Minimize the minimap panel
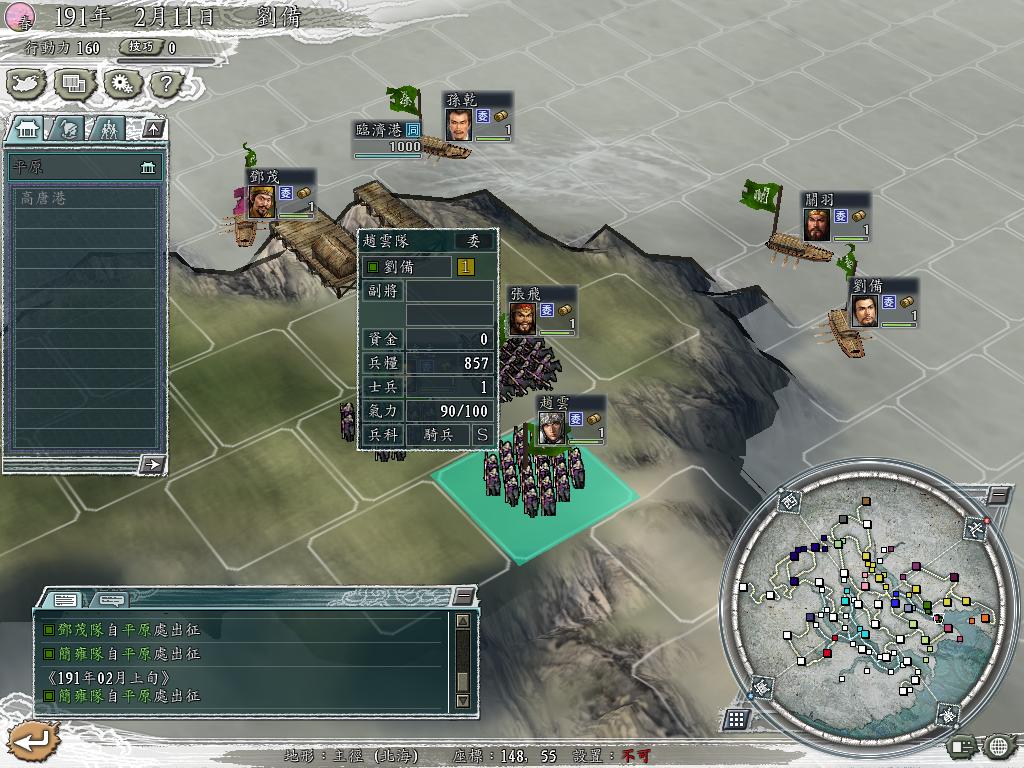This screenshot has height=768, width=1024. (x=998, y=495)
